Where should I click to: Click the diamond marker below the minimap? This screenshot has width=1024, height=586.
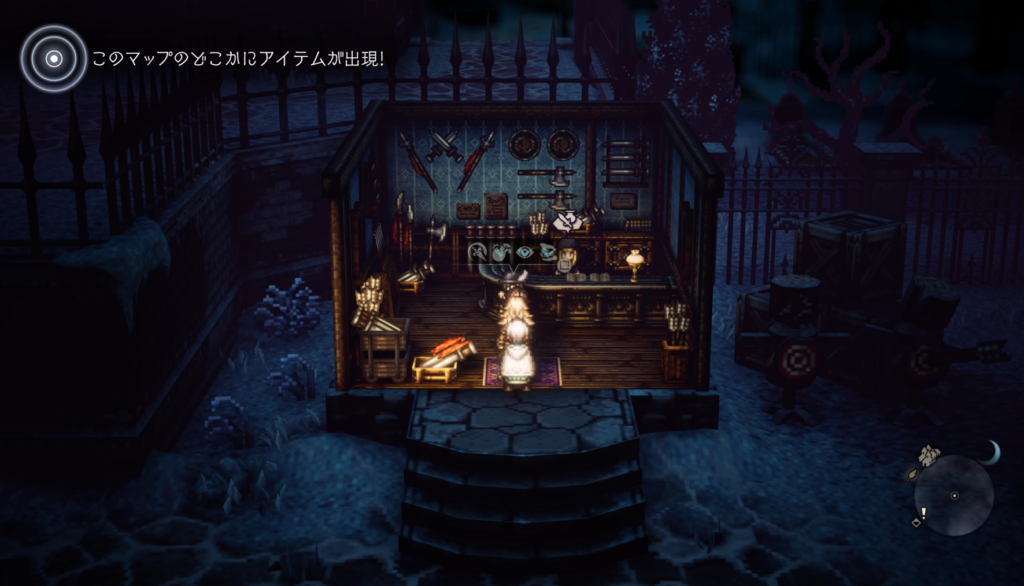pyautogui.click(x=914, y=522)
